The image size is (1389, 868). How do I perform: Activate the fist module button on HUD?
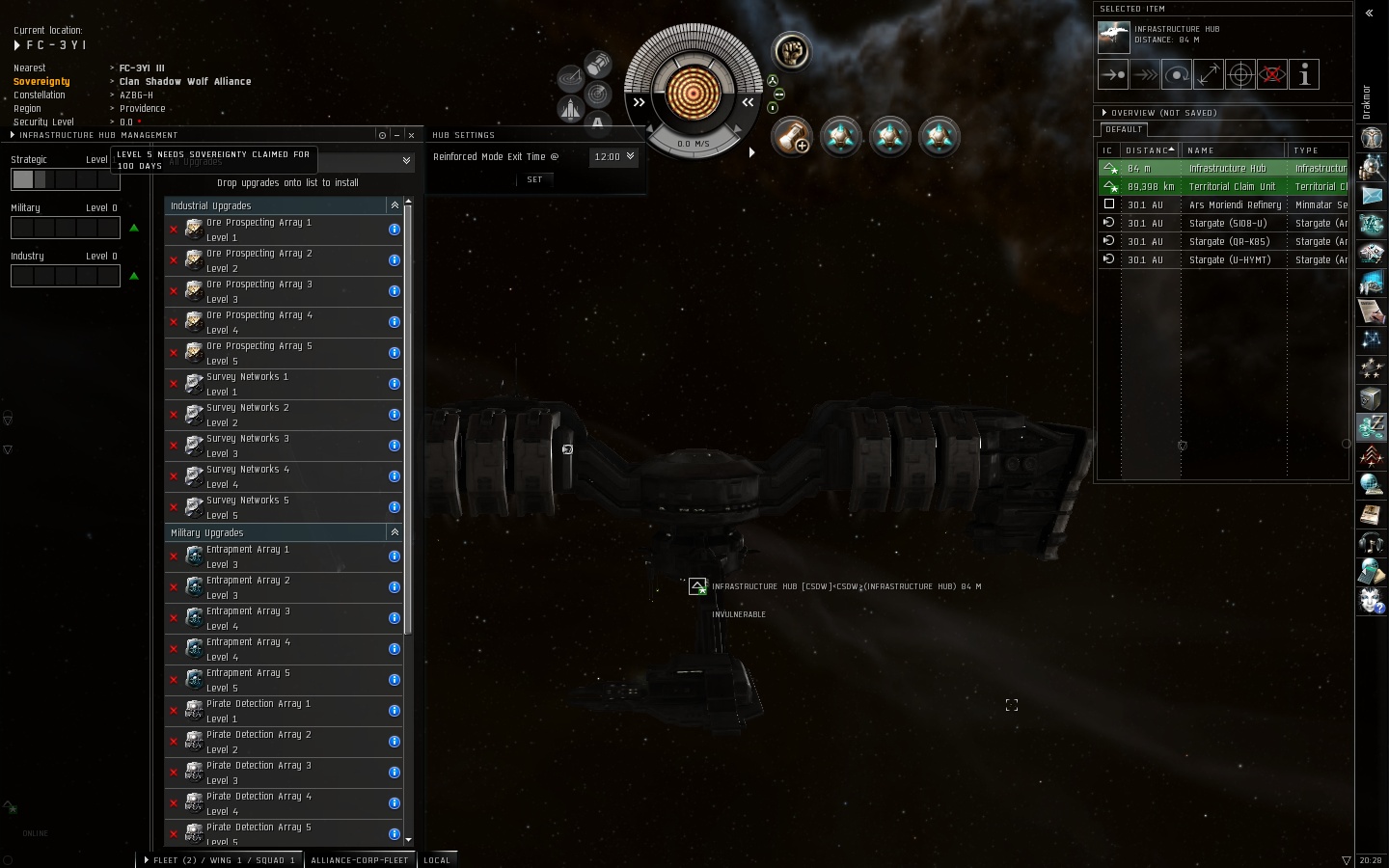click(791, 51)
